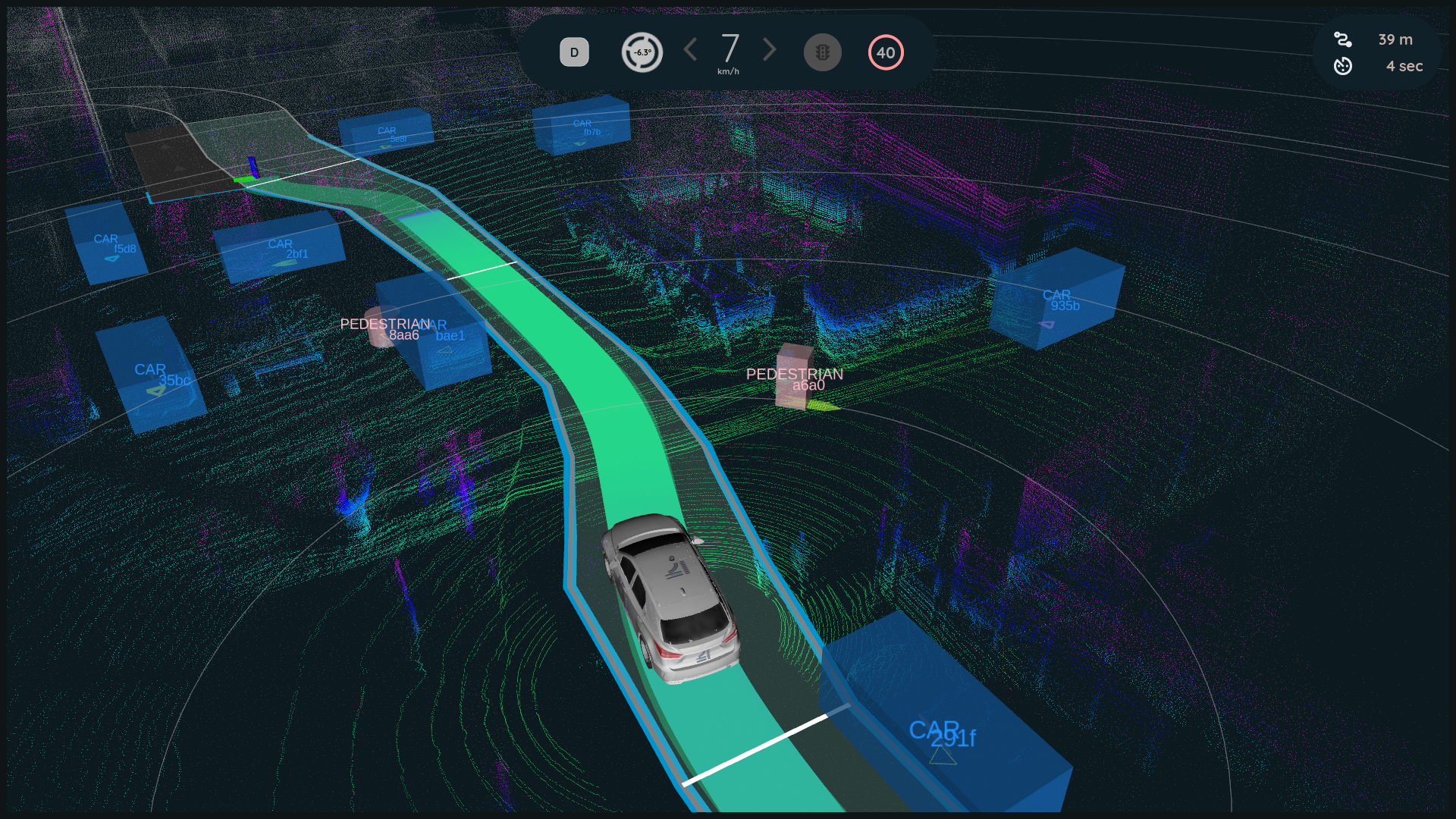Click the D drive gear indicator
1456x819 pixels.
[574, 52]
